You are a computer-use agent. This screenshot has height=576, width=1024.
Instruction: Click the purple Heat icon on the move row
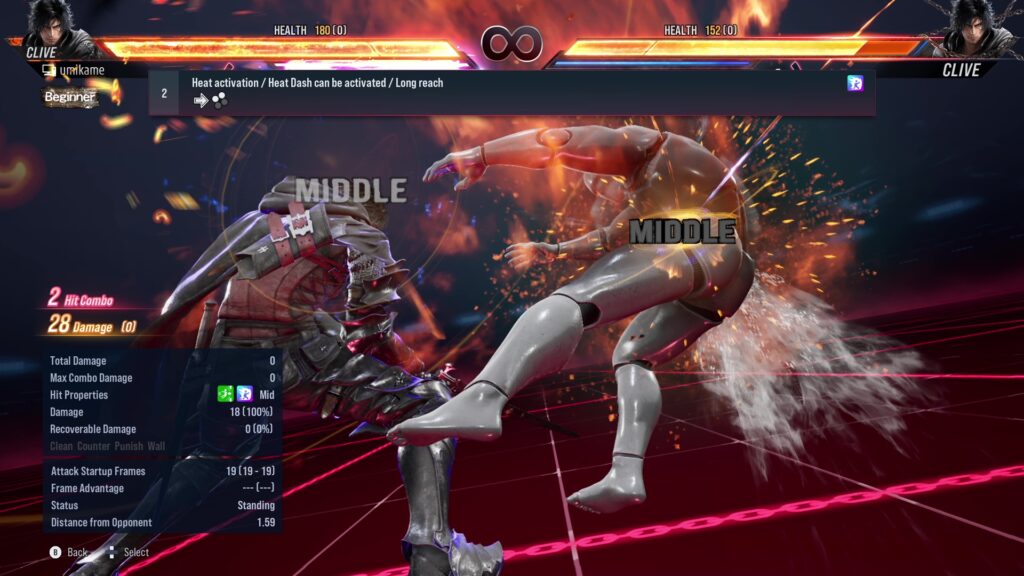(855, 84)
